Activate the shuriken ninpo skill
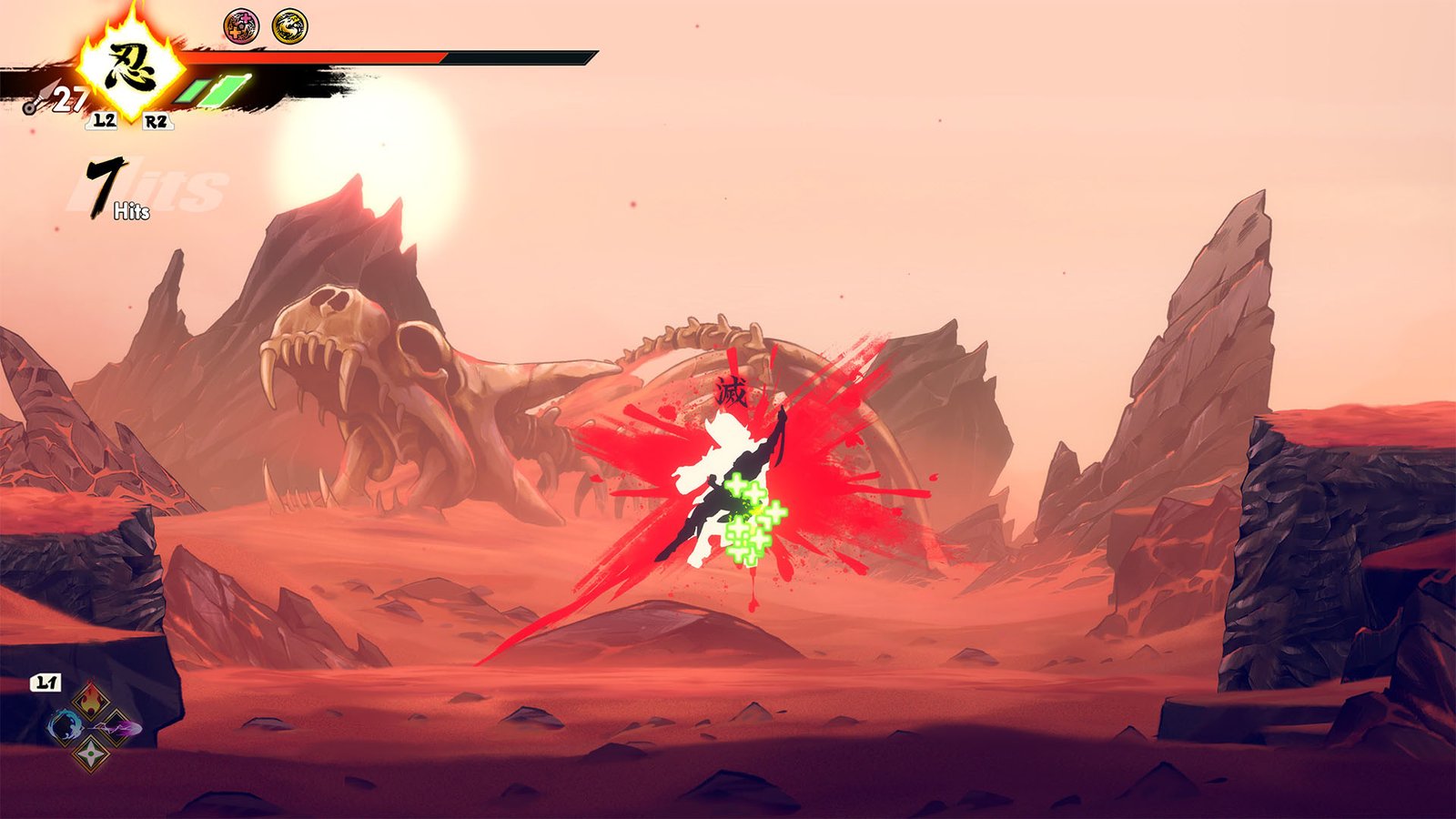The image size is (1456, 819). click(x=91, y=753)
